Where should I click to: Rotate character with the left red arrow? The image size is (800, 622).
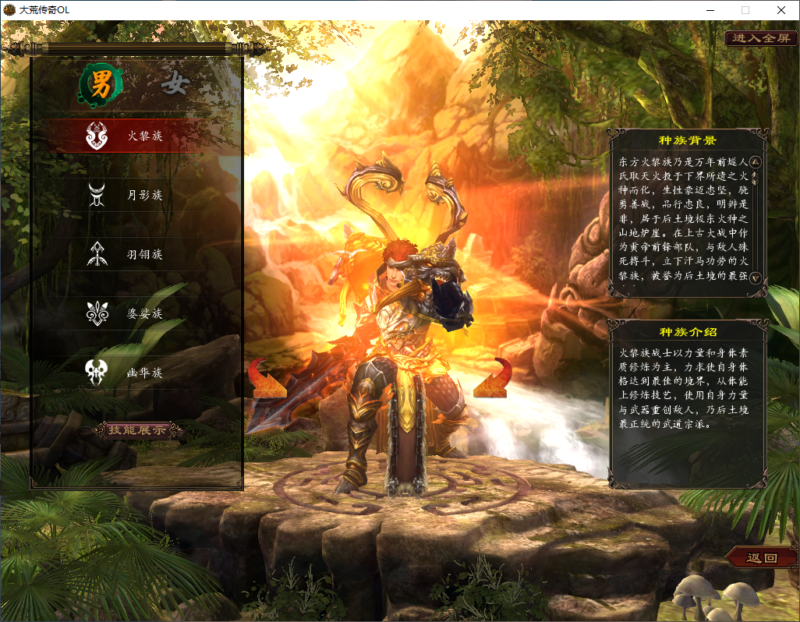click(x=266, y=380)
